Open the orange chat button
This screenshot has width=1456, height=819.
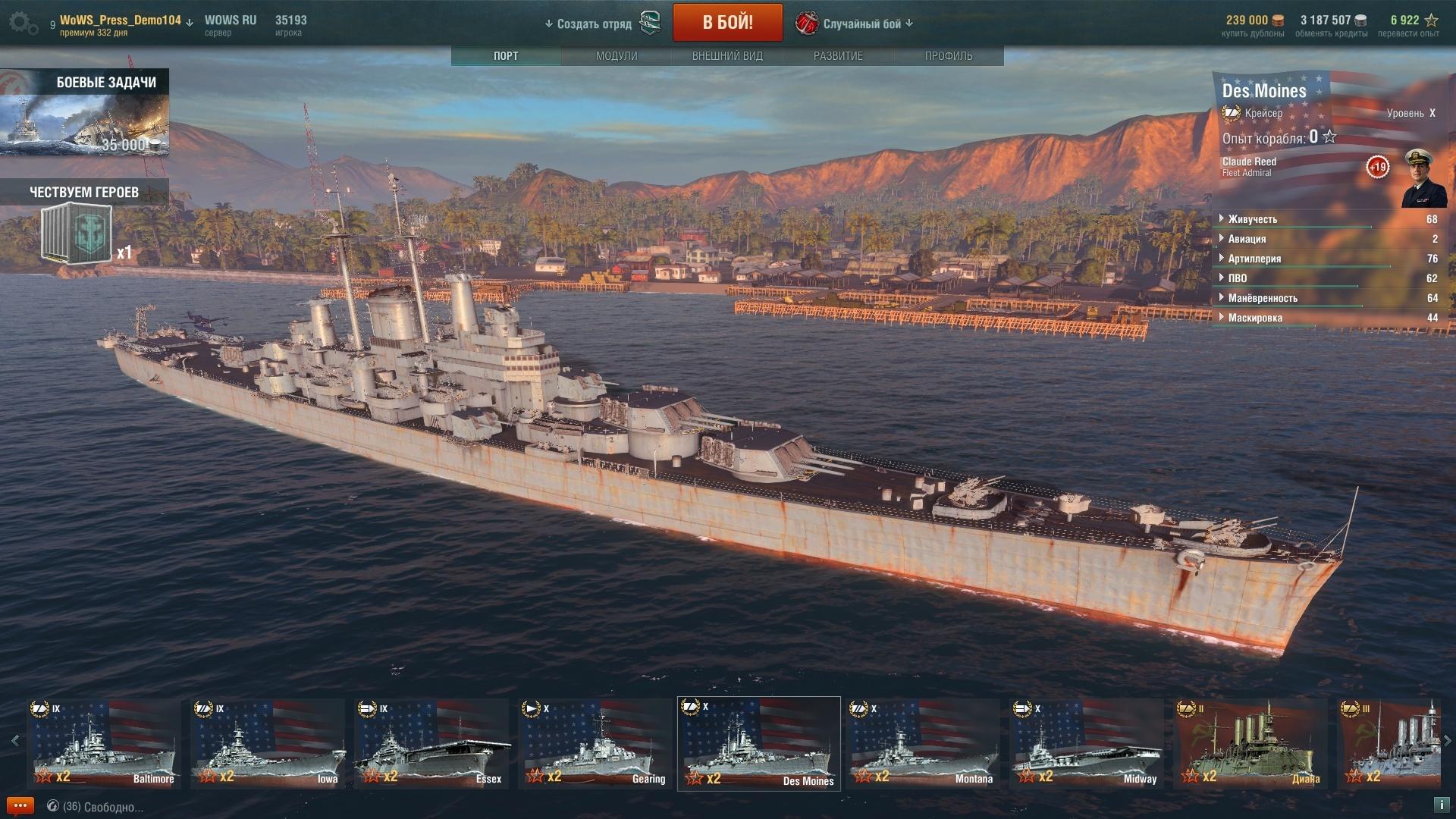tap(20, 806)
